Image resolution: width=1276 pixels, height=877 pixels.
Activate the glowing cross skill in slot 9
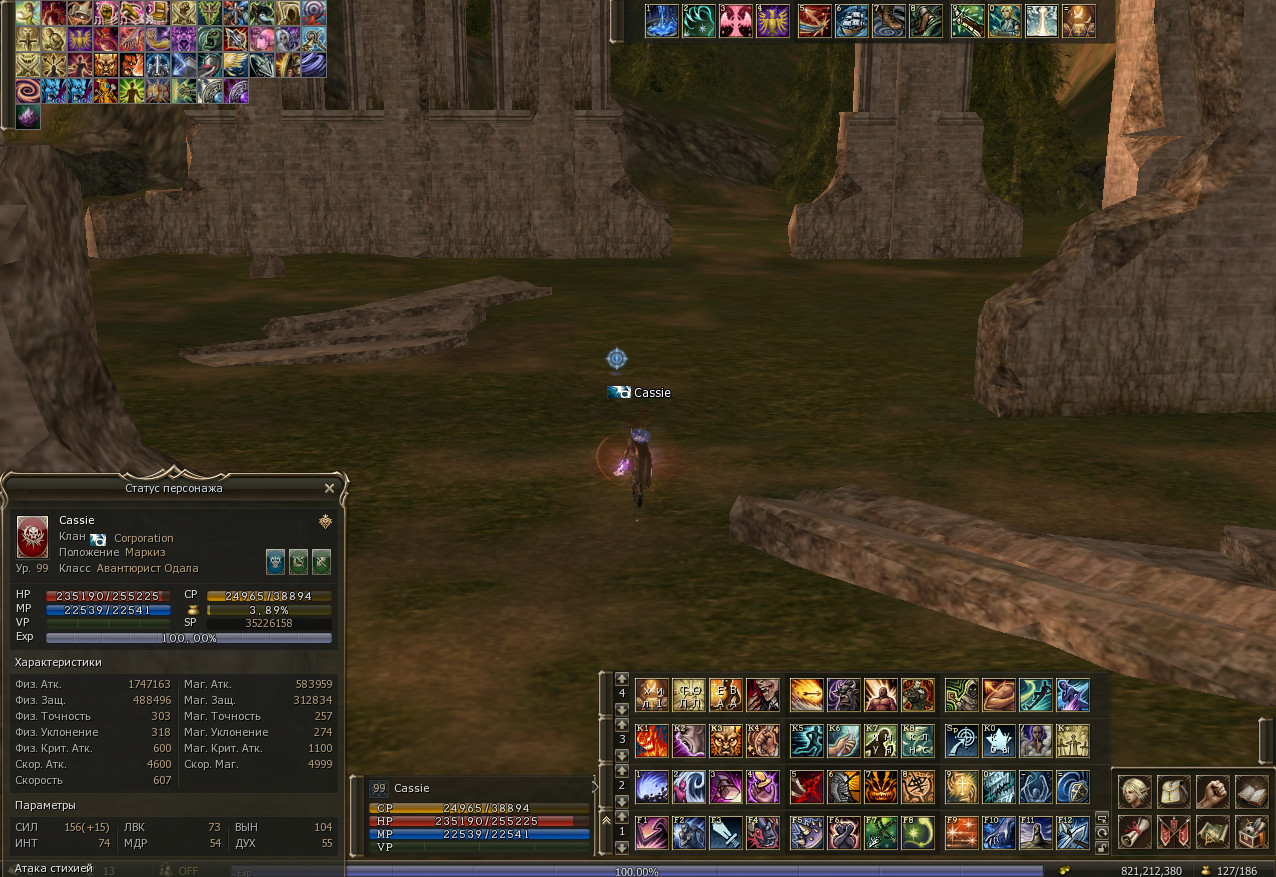[x=961, y=787]
